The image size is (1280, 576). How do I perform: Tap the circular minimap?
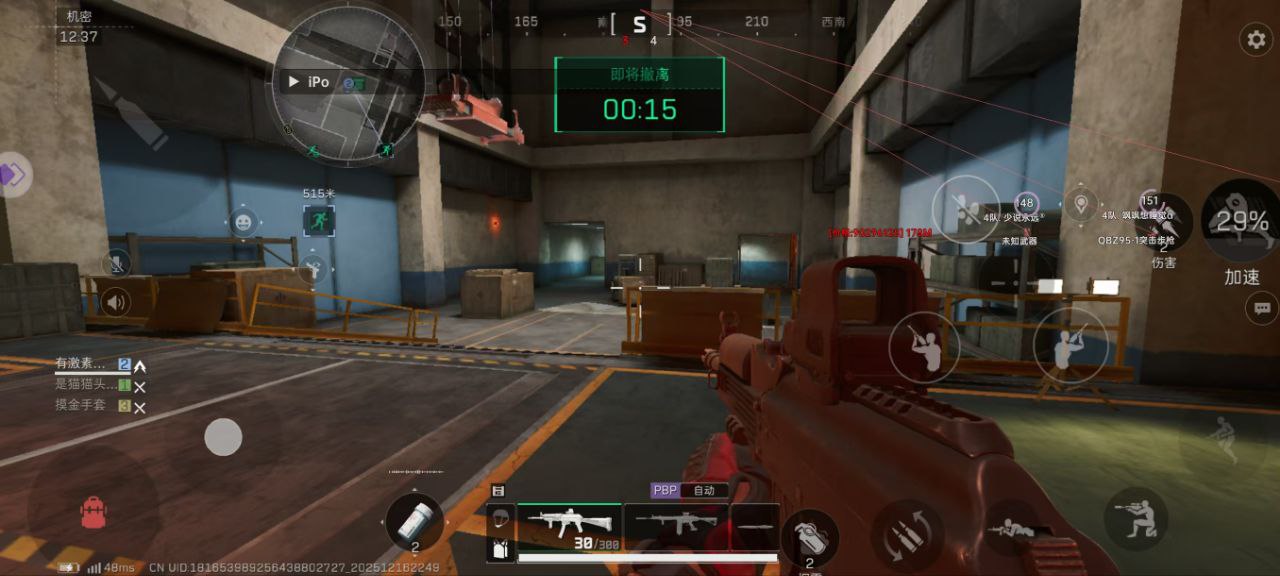347,85
